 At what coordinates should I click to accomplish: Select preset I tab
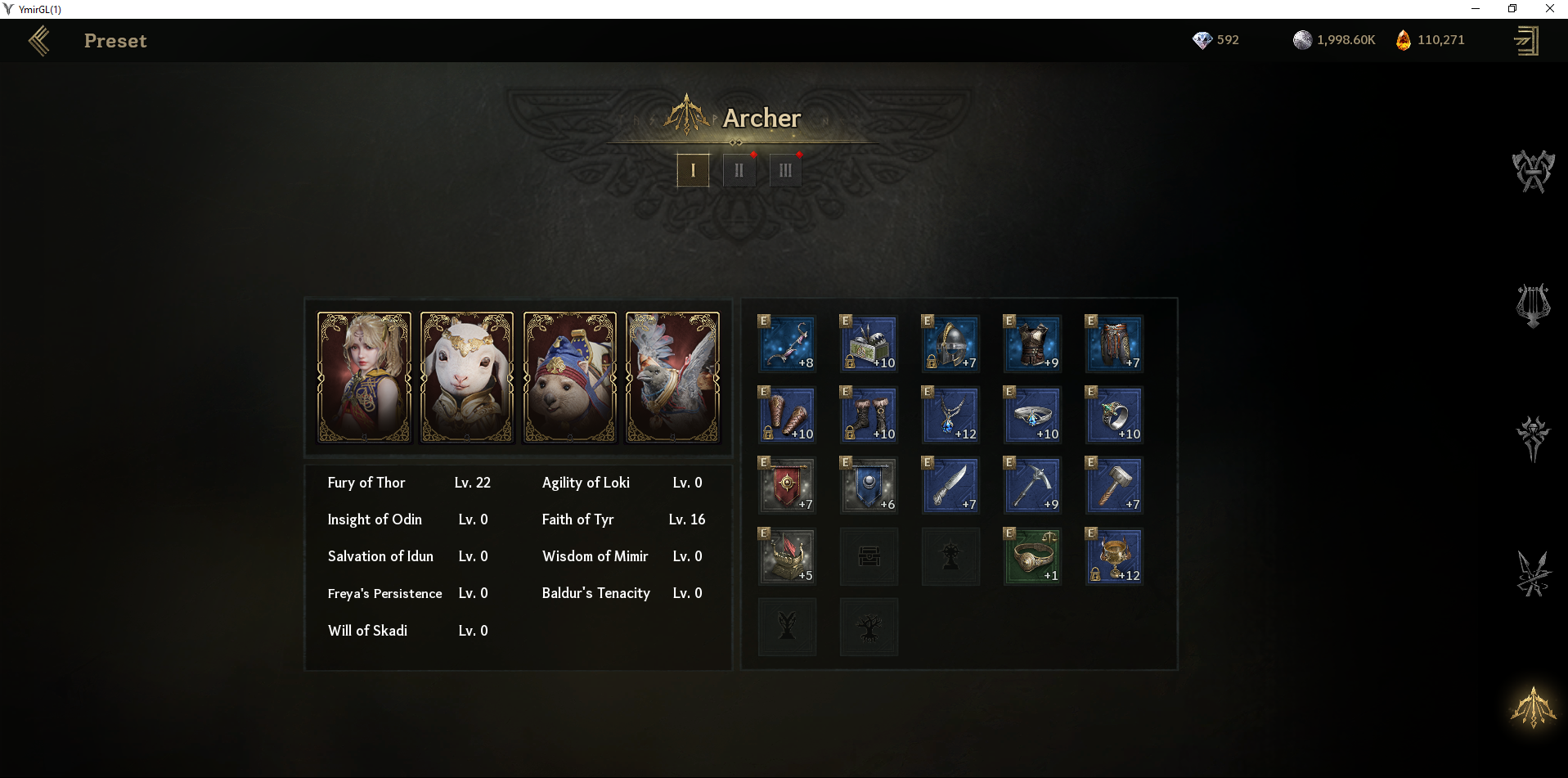pos(693,170)
